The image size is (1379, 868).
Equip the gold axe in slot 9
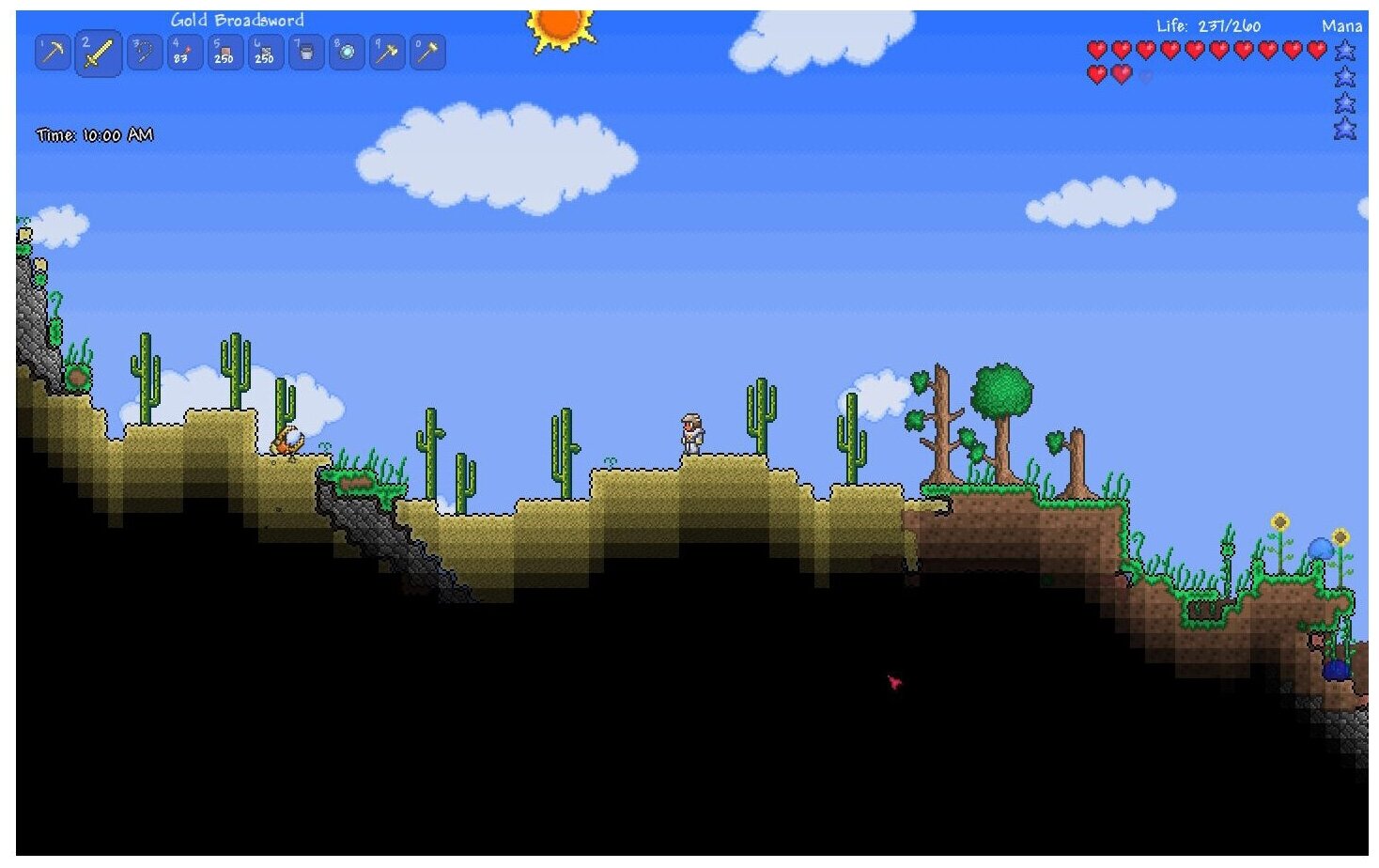[x=387, y=53]
